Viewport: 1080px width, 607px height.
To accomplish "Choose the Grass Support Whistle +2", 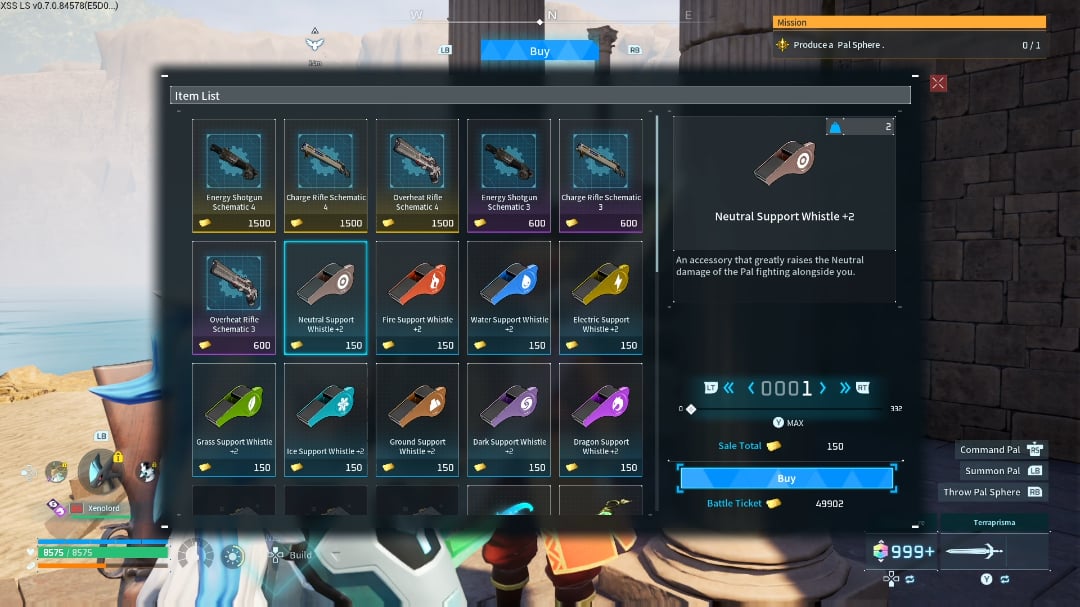I will pos(234,419).
